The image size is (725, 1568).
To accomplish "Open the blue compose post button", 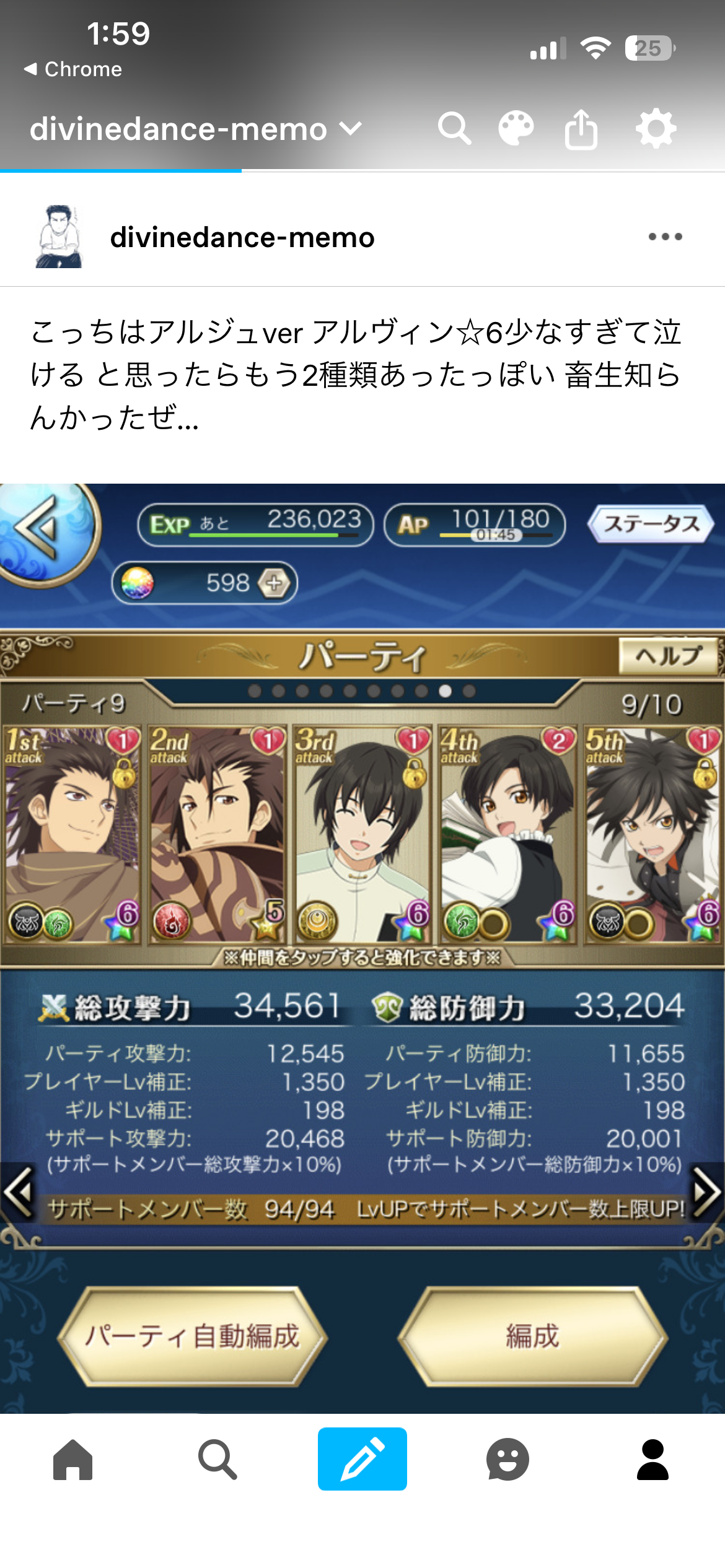I will point(362,1459).
